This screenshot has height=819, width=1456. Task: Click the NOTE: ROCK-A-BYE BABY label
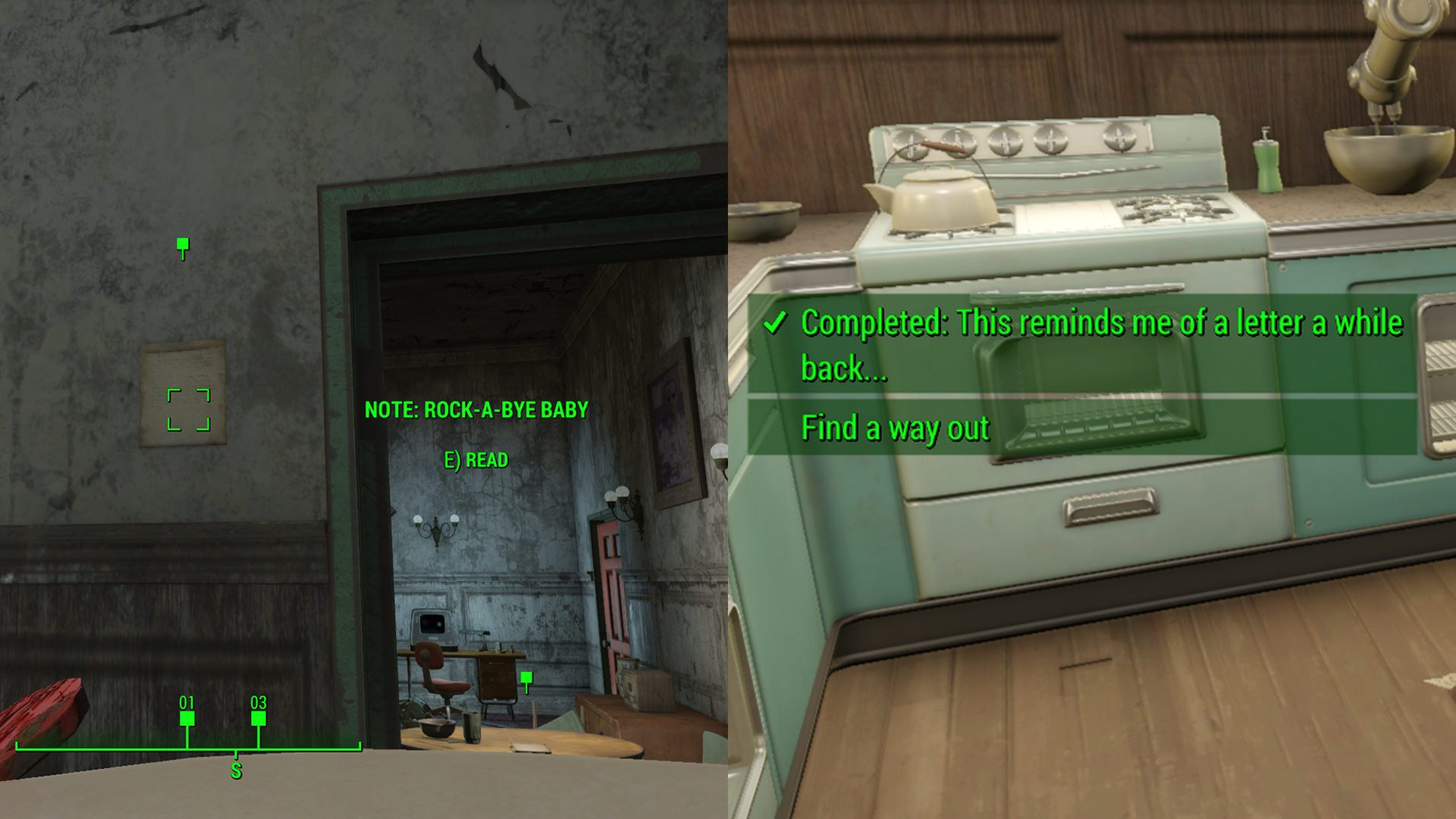pyautogui.click(x=475, y=410)
